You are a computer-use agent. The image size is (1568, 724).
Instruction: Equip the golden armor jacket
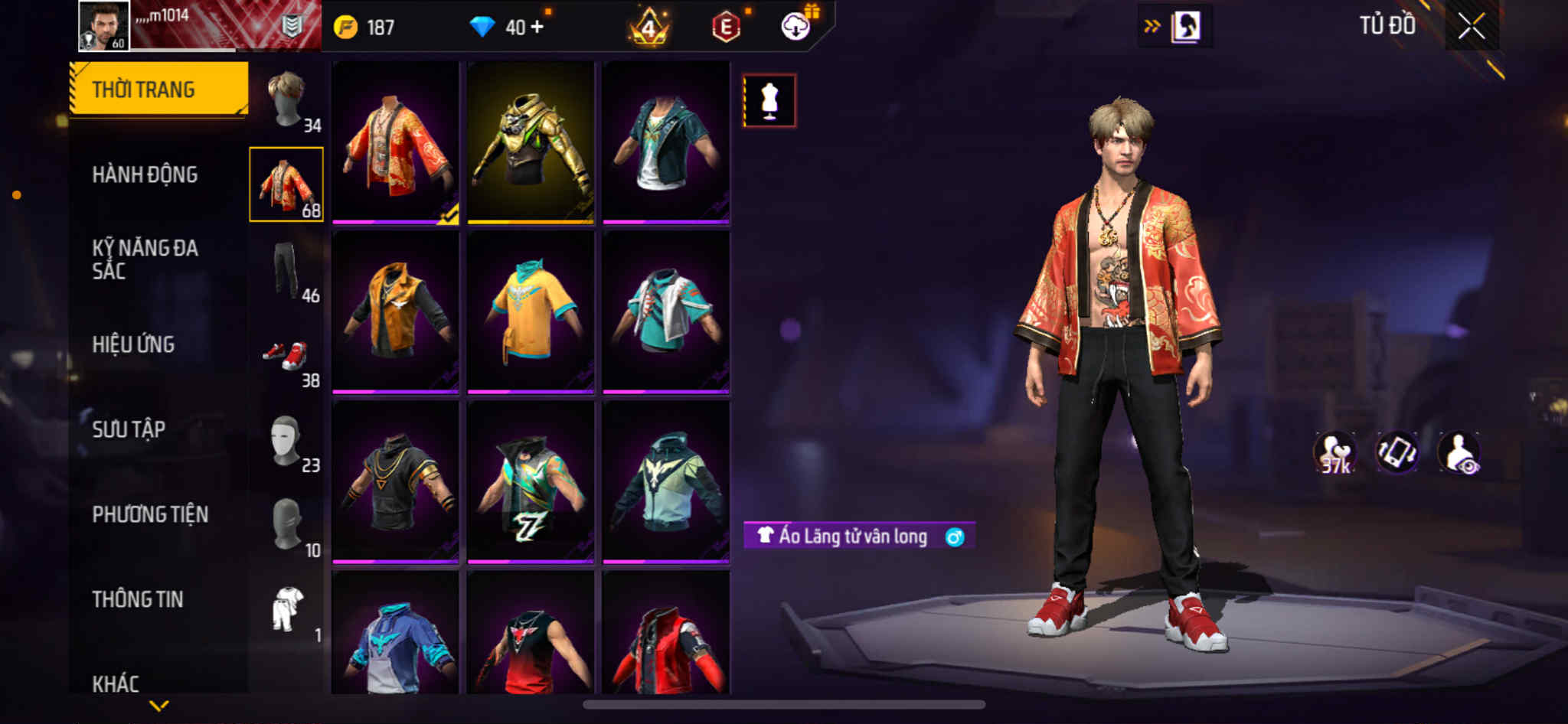coord(531,143)
